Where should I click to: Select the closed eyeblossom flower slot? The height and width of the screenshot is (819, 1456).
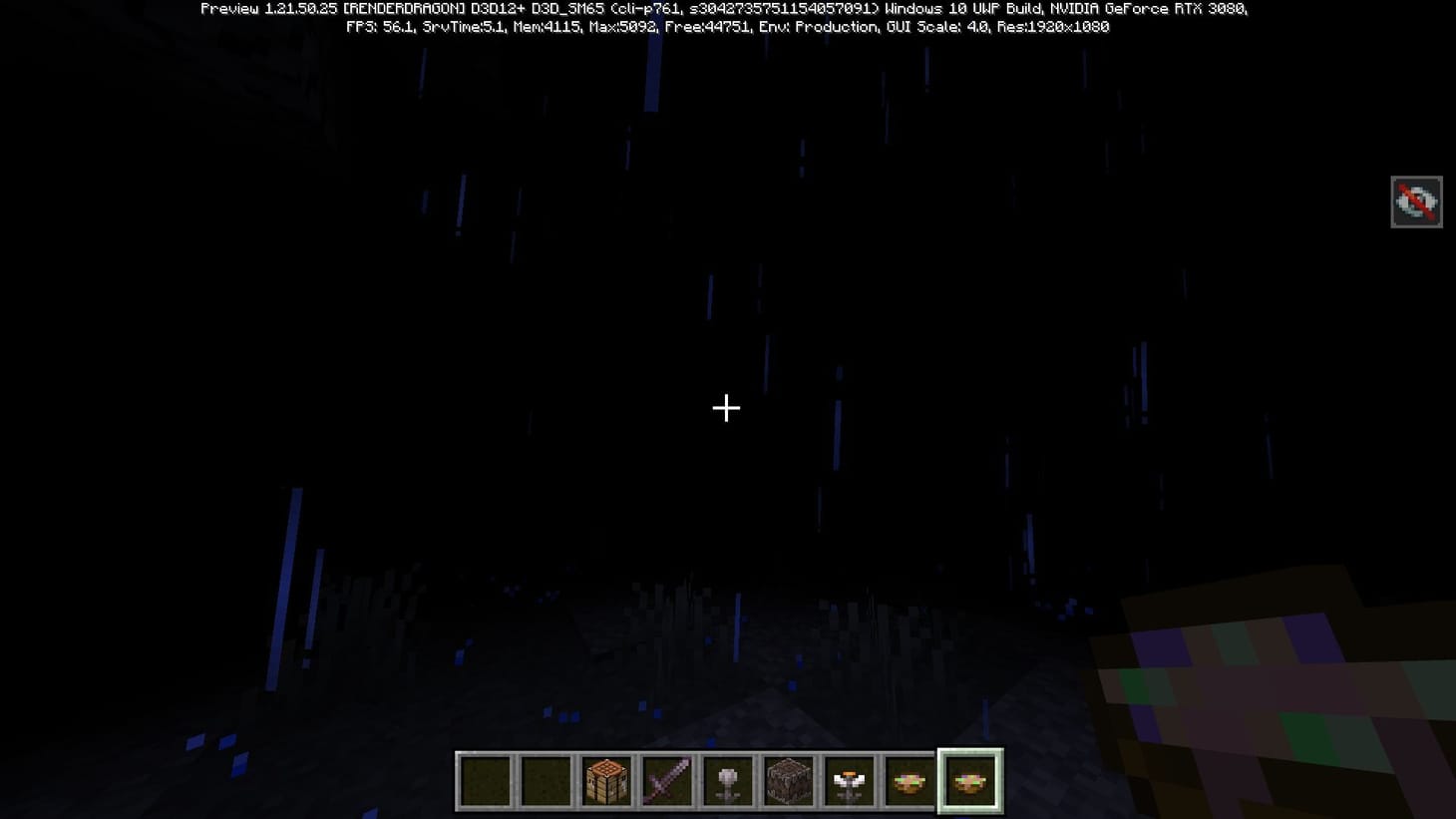click(x=729, y=781)
